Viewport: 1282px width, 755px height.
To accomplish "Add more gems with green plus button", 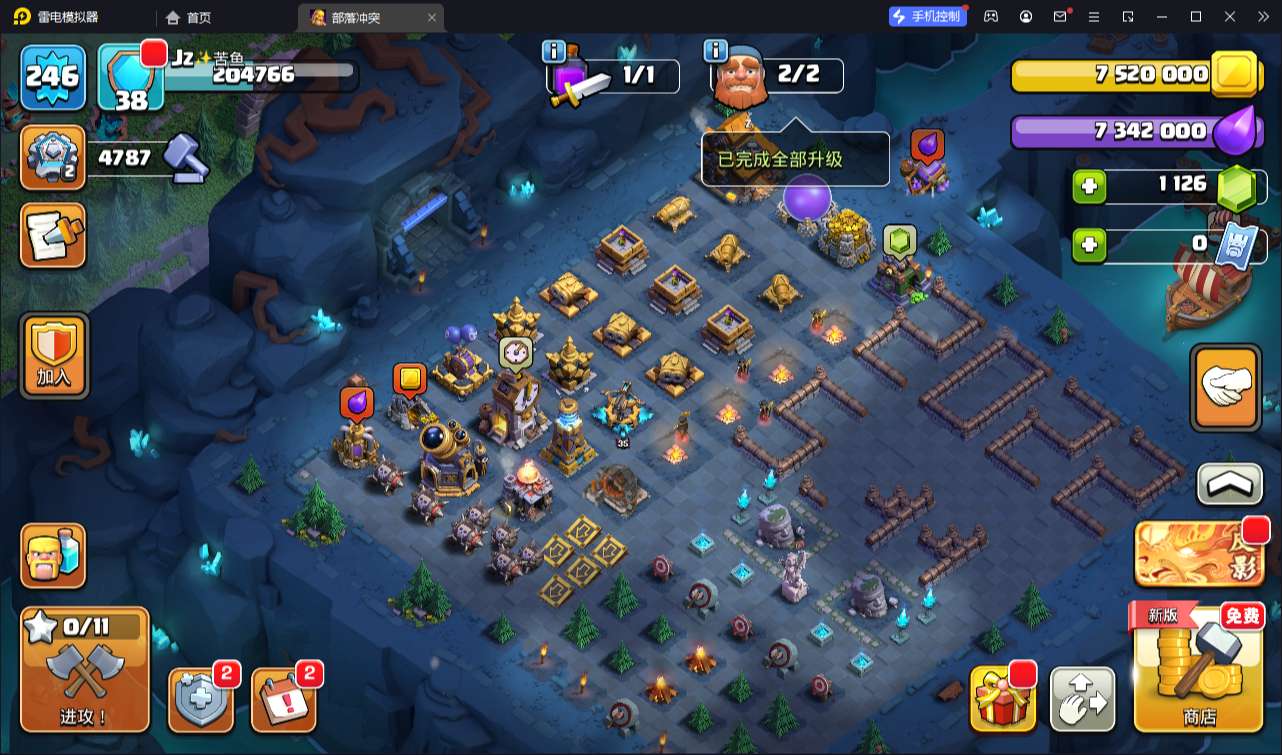I will click(x=1089, y=186).
